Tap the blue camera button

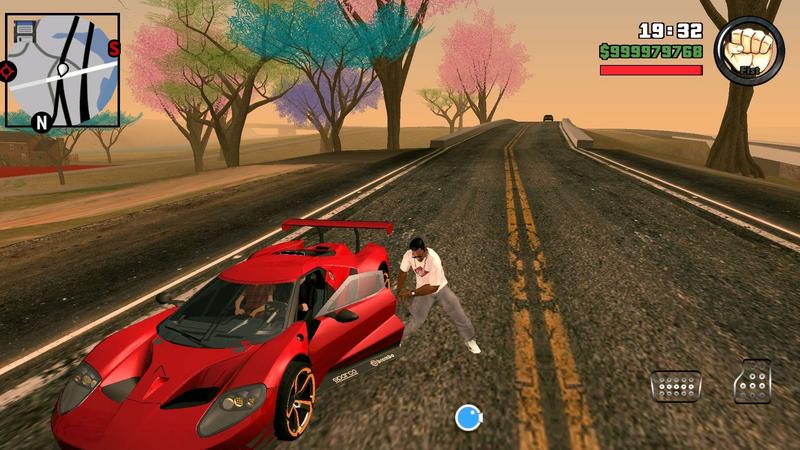468,417
